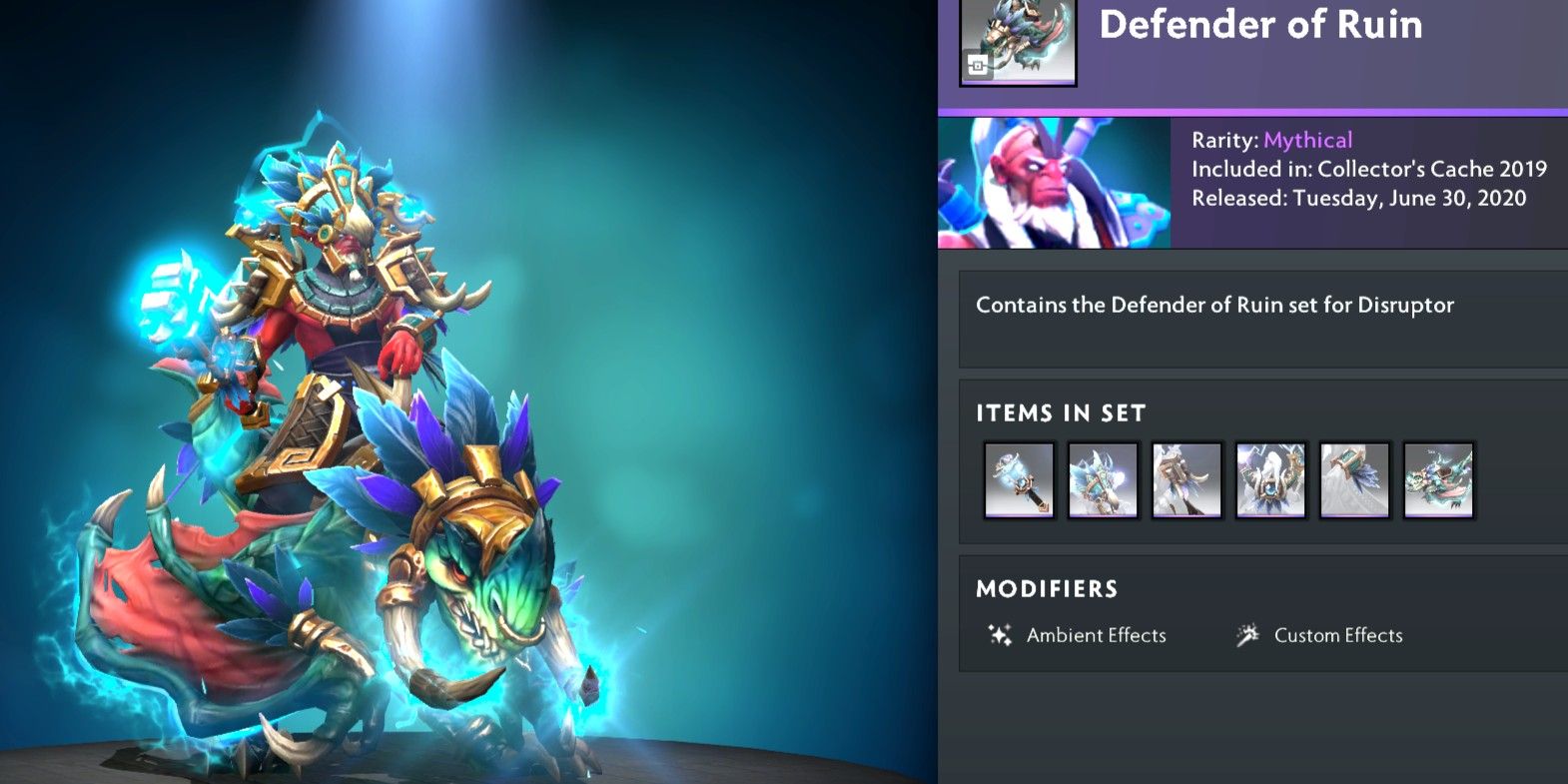Select the glowing staff weapon item
This screenshot has height=784, width=1568.
point(1019,480)
